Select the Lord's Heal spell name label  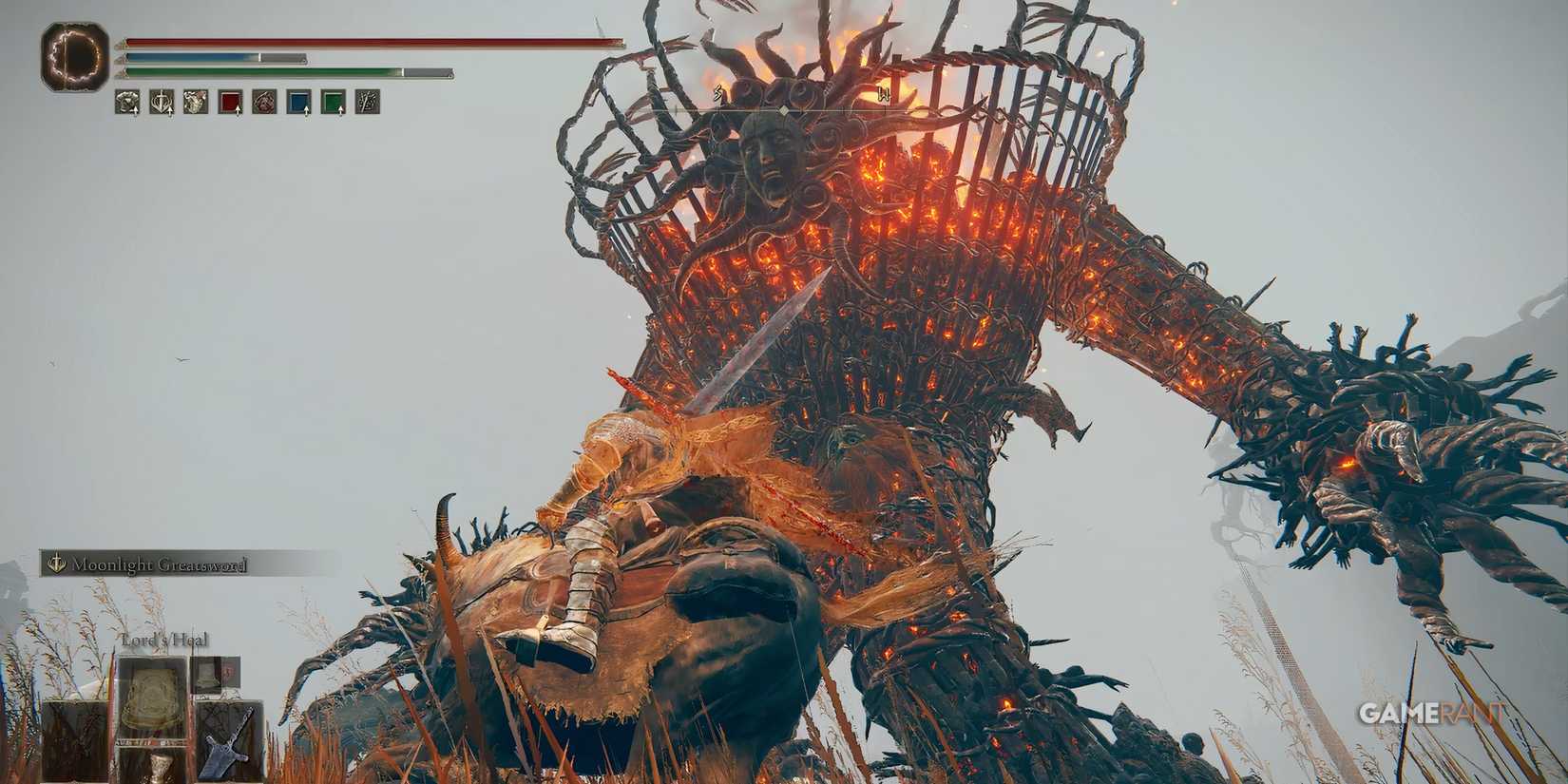[163, 640]
